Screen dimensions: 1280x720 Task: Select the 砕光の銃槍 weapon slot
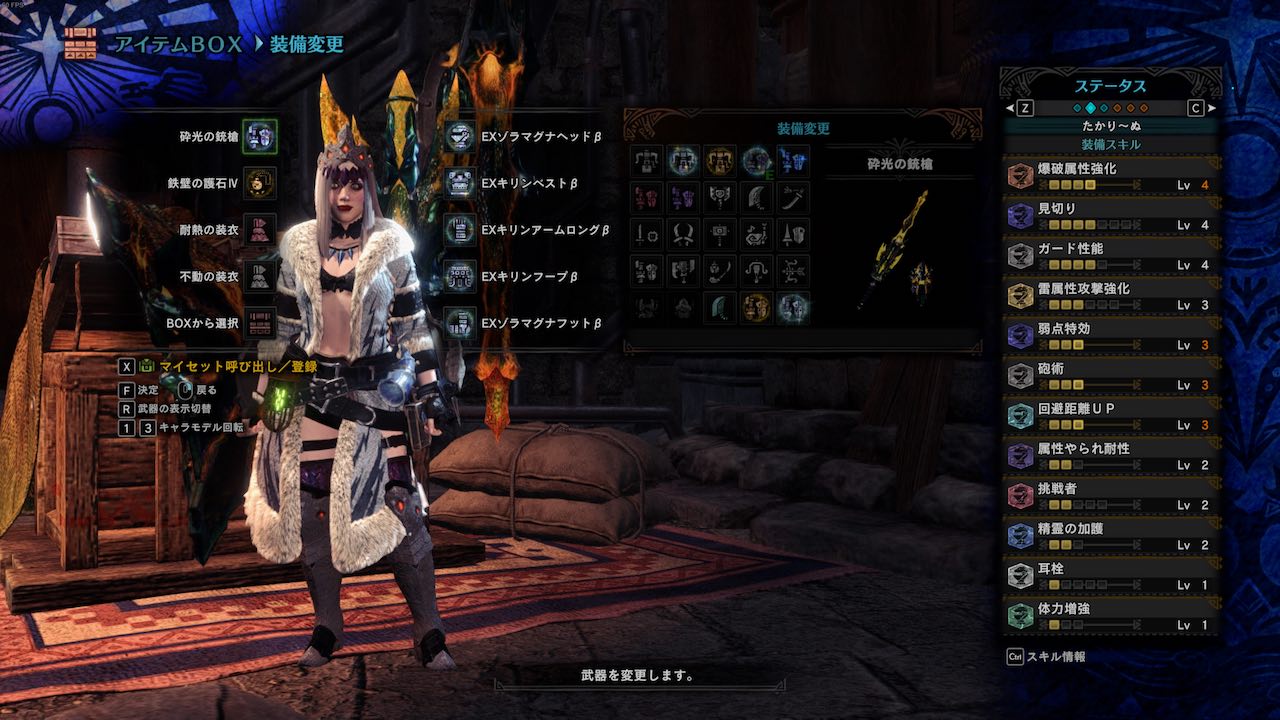coord(260,137)
